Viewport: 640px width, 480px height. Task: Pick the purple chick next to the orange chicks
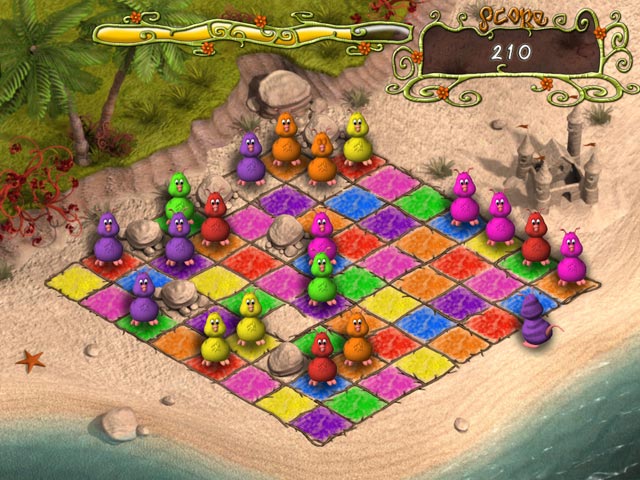[x=250, y=158]
